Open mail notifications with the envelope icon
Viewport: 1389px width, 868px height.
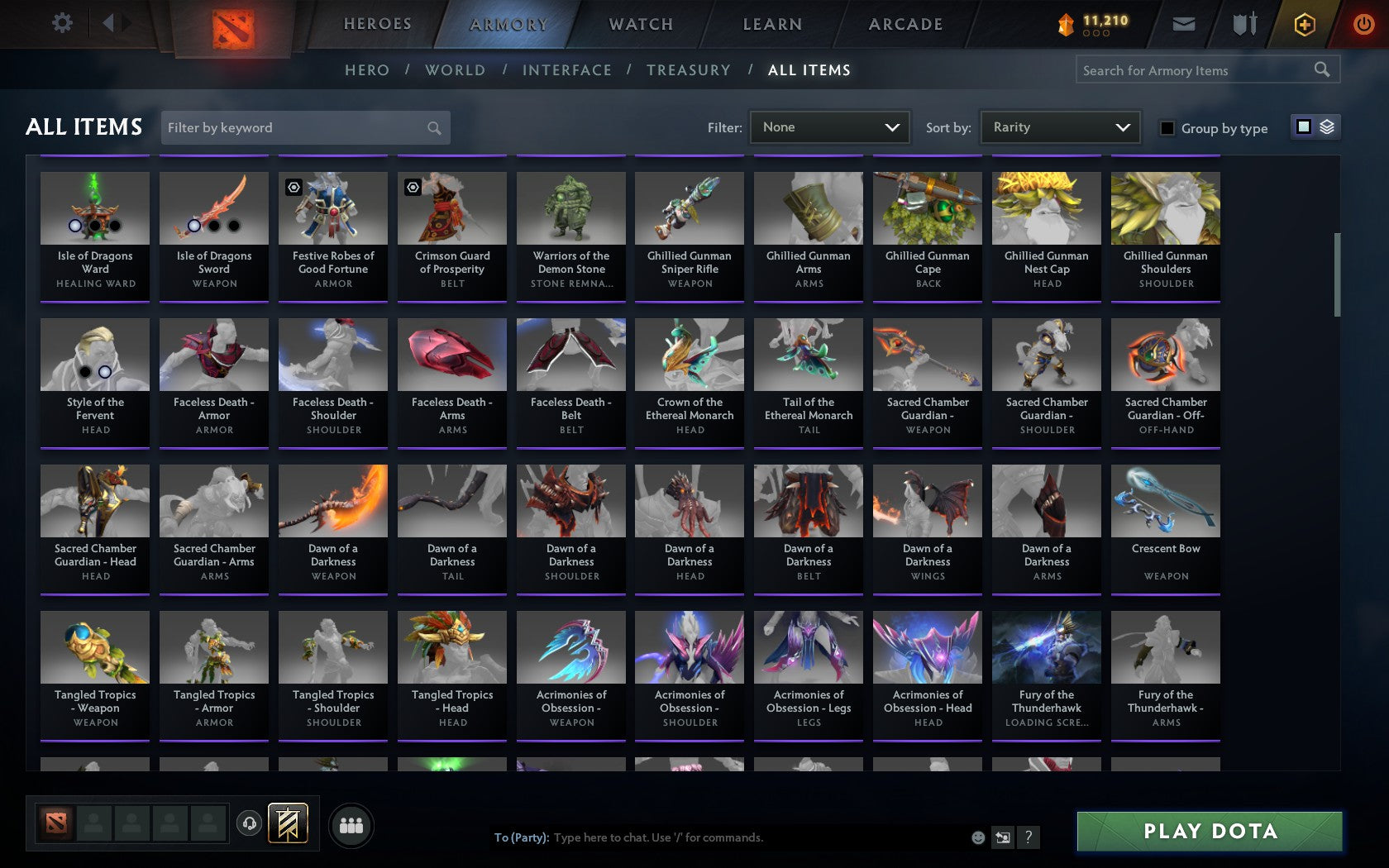[x=1184, y=24]
